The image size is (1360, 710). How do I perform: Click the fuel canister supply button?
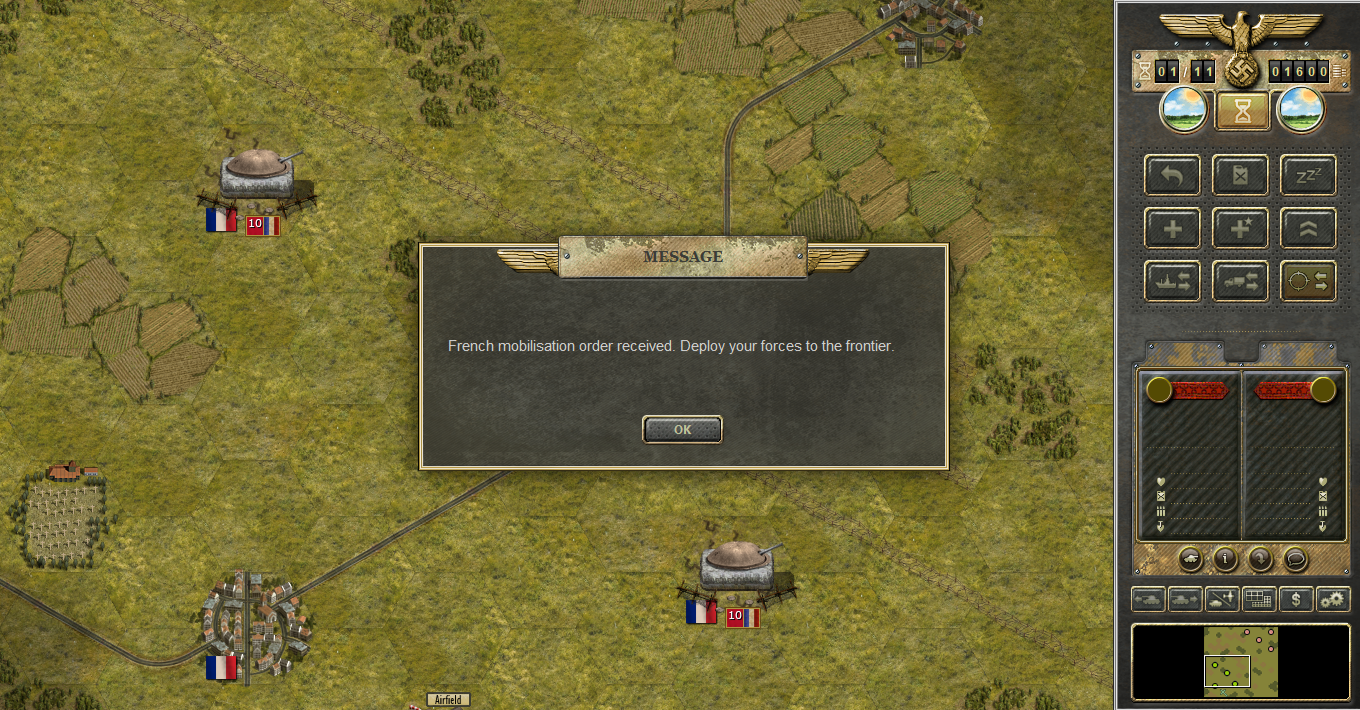coord(1240,176)
